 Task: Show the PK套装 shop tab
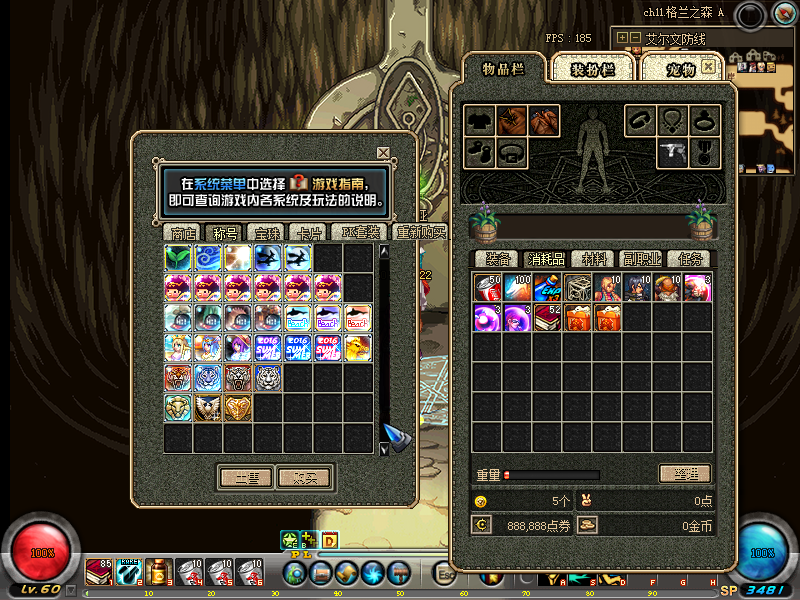360,233
